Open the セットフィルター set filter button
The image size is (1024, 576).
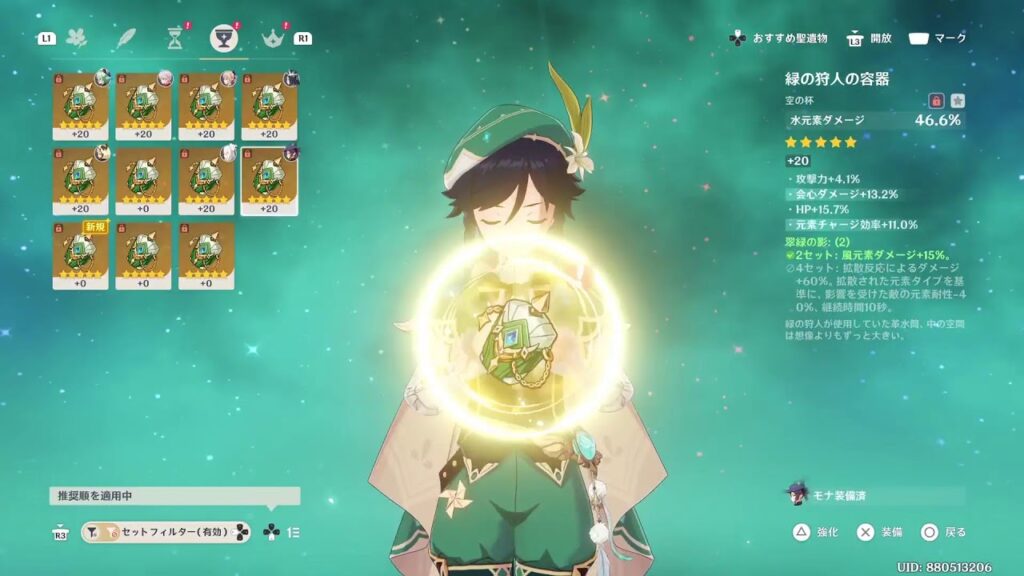click(x=166, y=533)
